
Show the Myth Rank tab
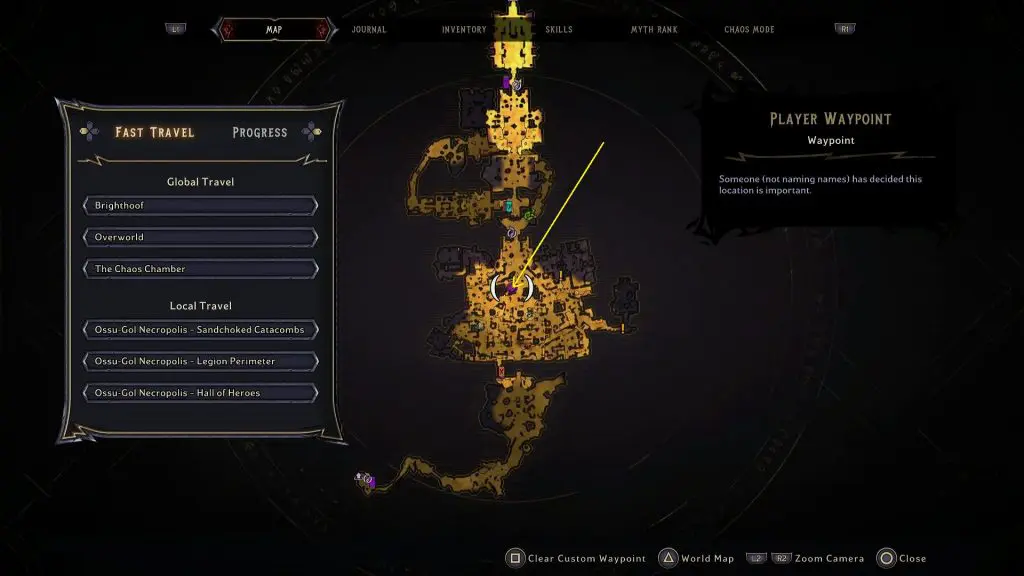(x=654, y=29)
